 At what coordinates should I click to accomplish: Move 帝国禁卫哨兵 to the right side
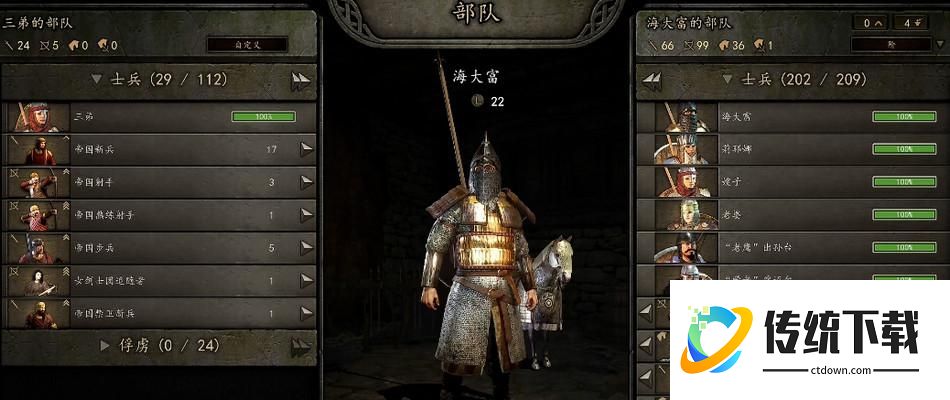pyautogui.click(x=307, y=313)
